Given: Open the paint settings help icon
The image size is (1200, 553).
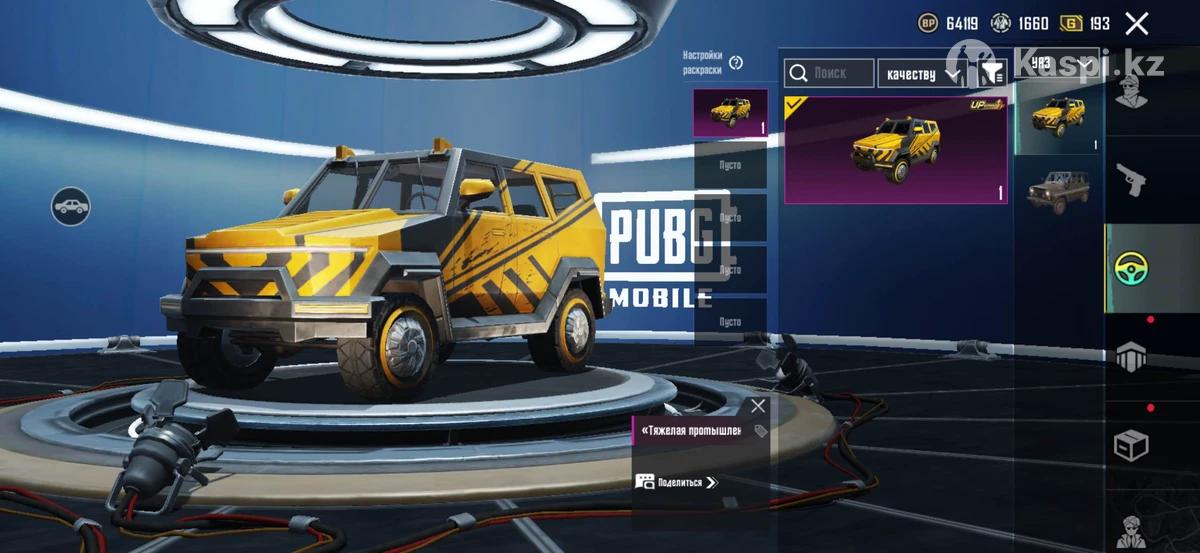Looking at the screenshot, I should [736, 63].
